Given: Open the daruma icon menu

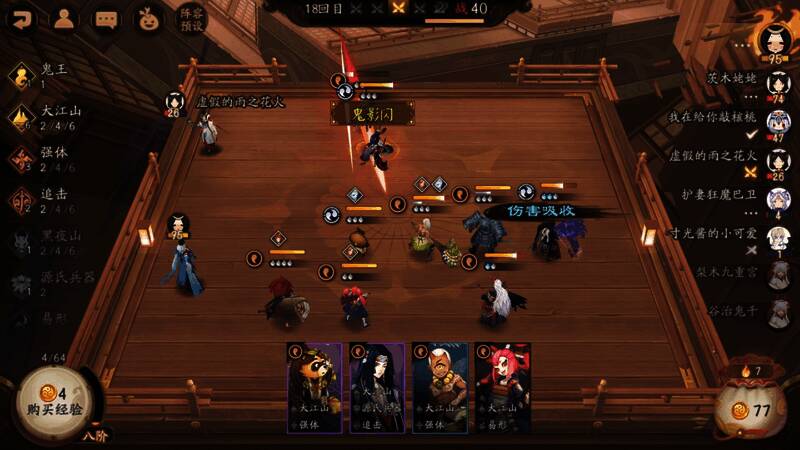Looking at the screenshot, I should (x=148, y=18).
